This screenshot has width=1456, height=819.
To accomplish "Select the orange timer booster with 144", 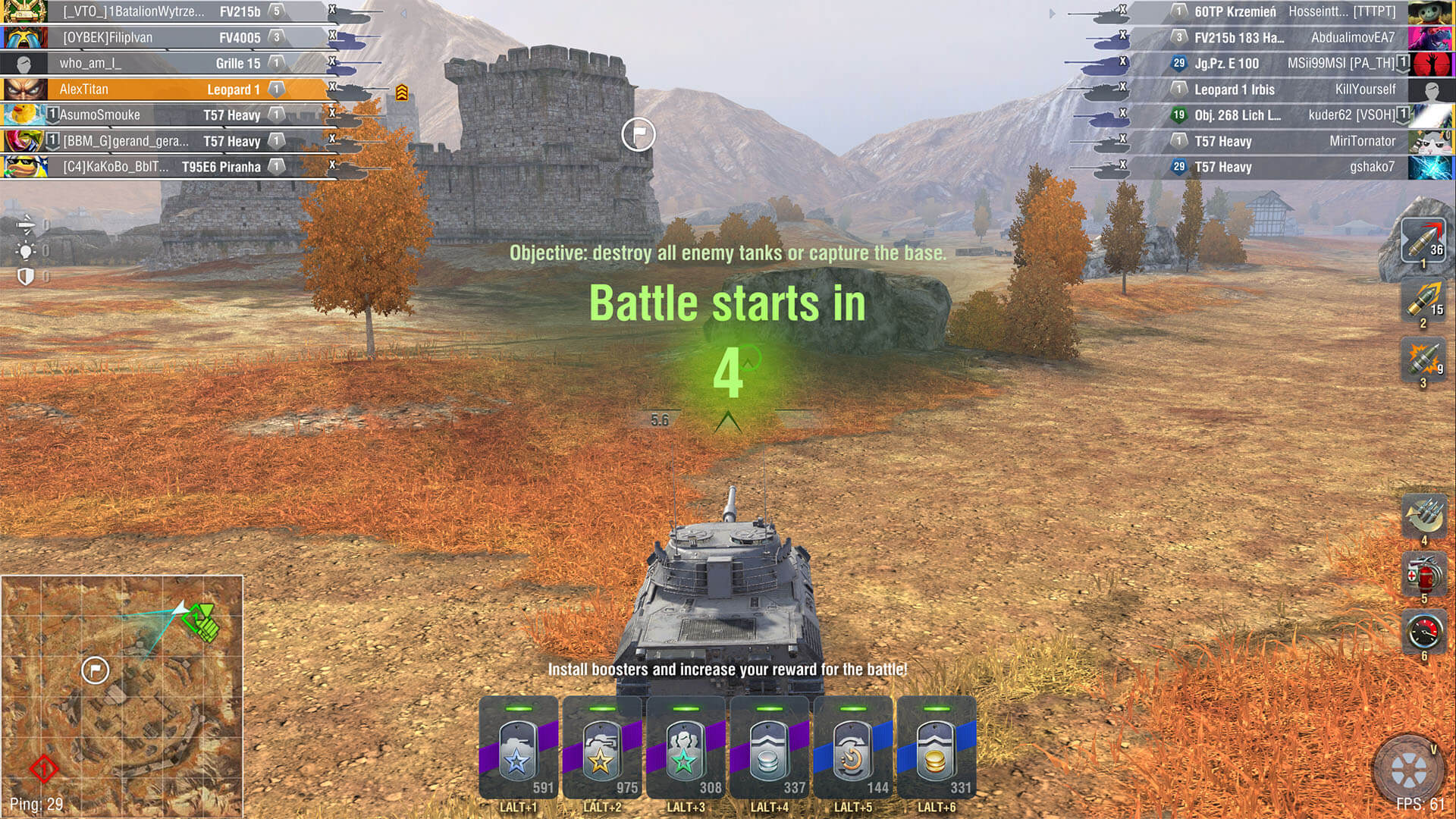I will pyautogui.click(x=852, y=749).
